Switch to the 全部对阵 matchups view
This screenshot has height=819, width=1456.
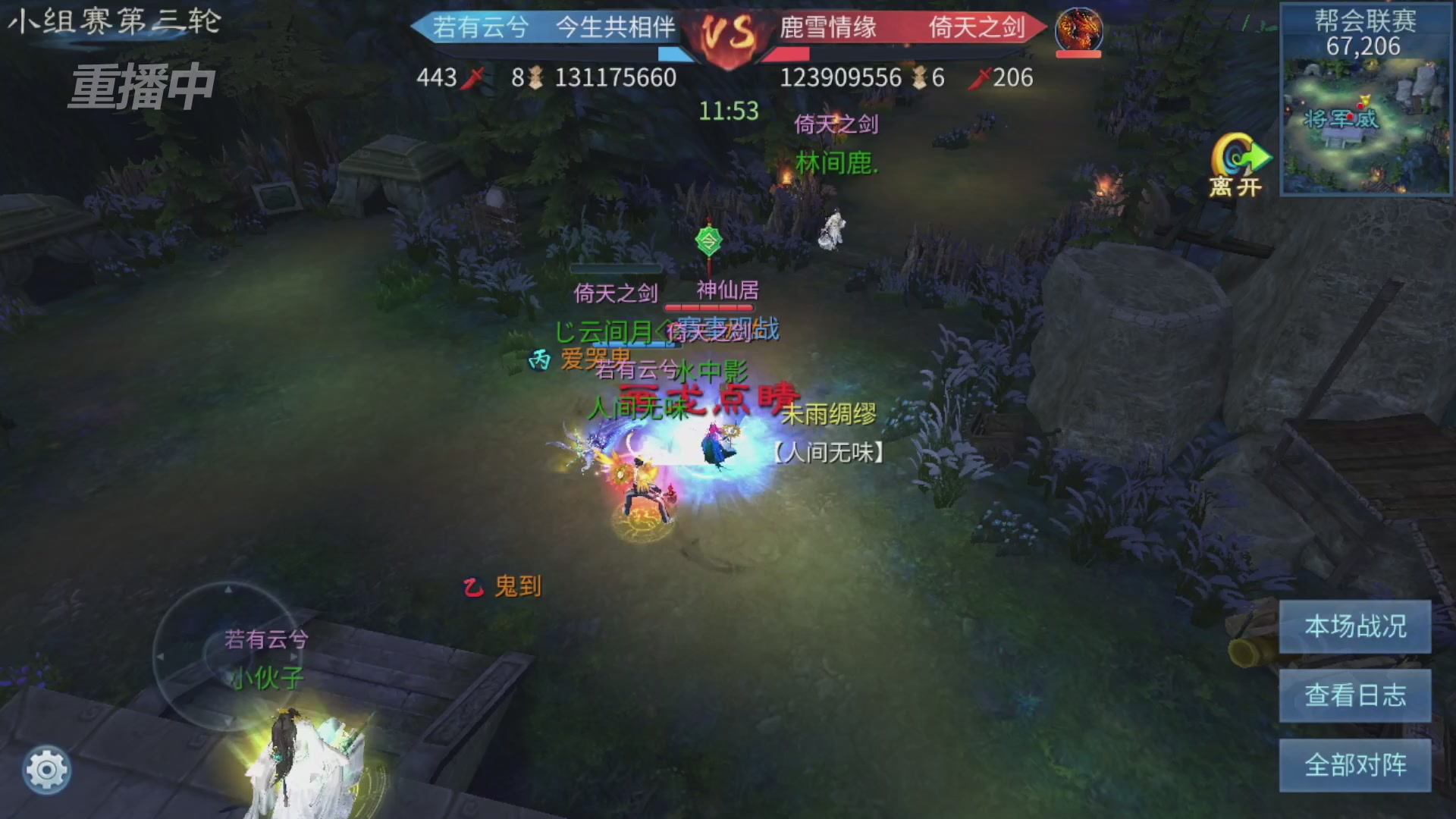pos(1355,766)
